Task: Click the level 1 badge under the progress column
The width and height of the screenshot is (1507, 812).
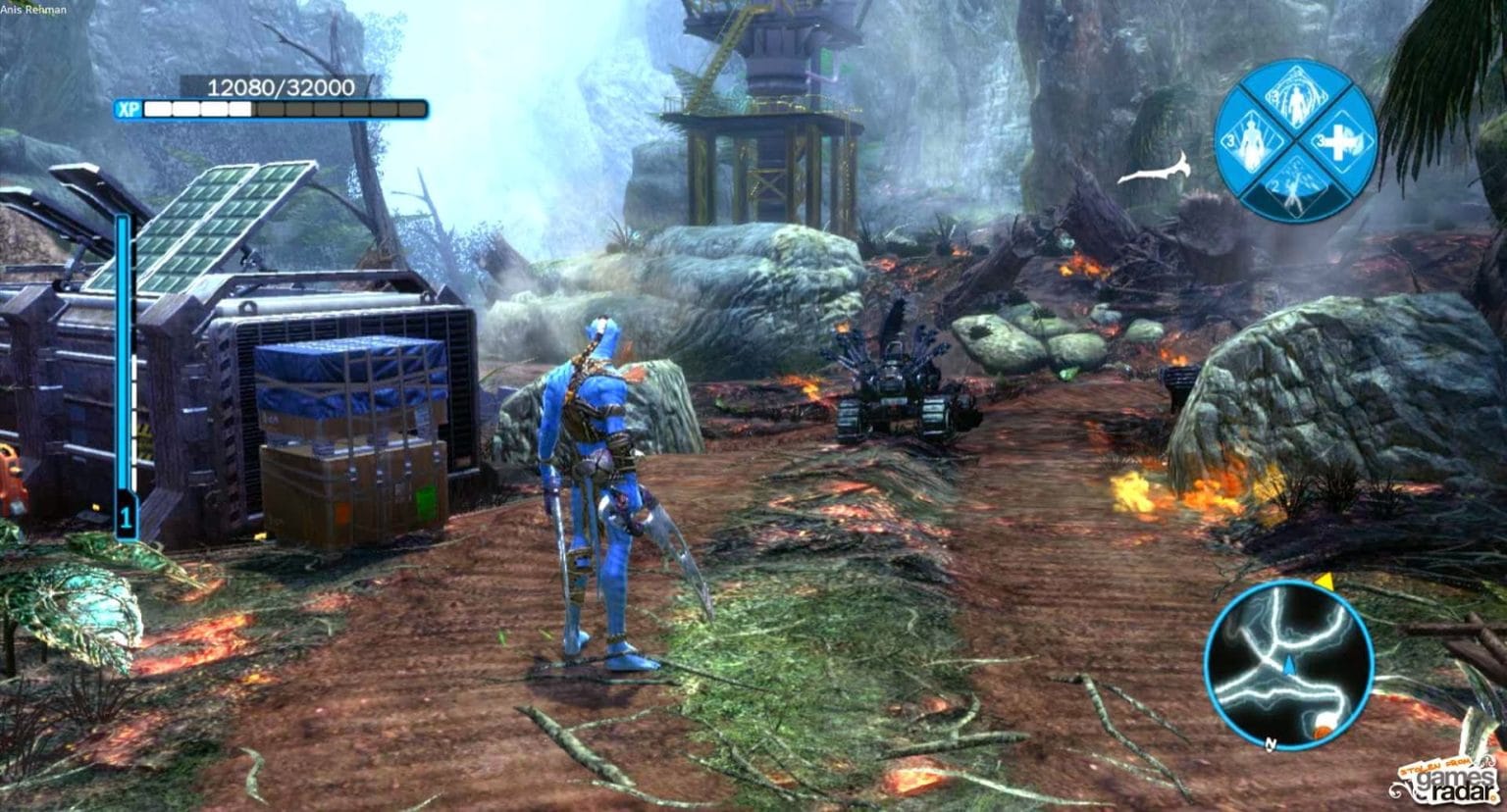Action: pos(124,514)
